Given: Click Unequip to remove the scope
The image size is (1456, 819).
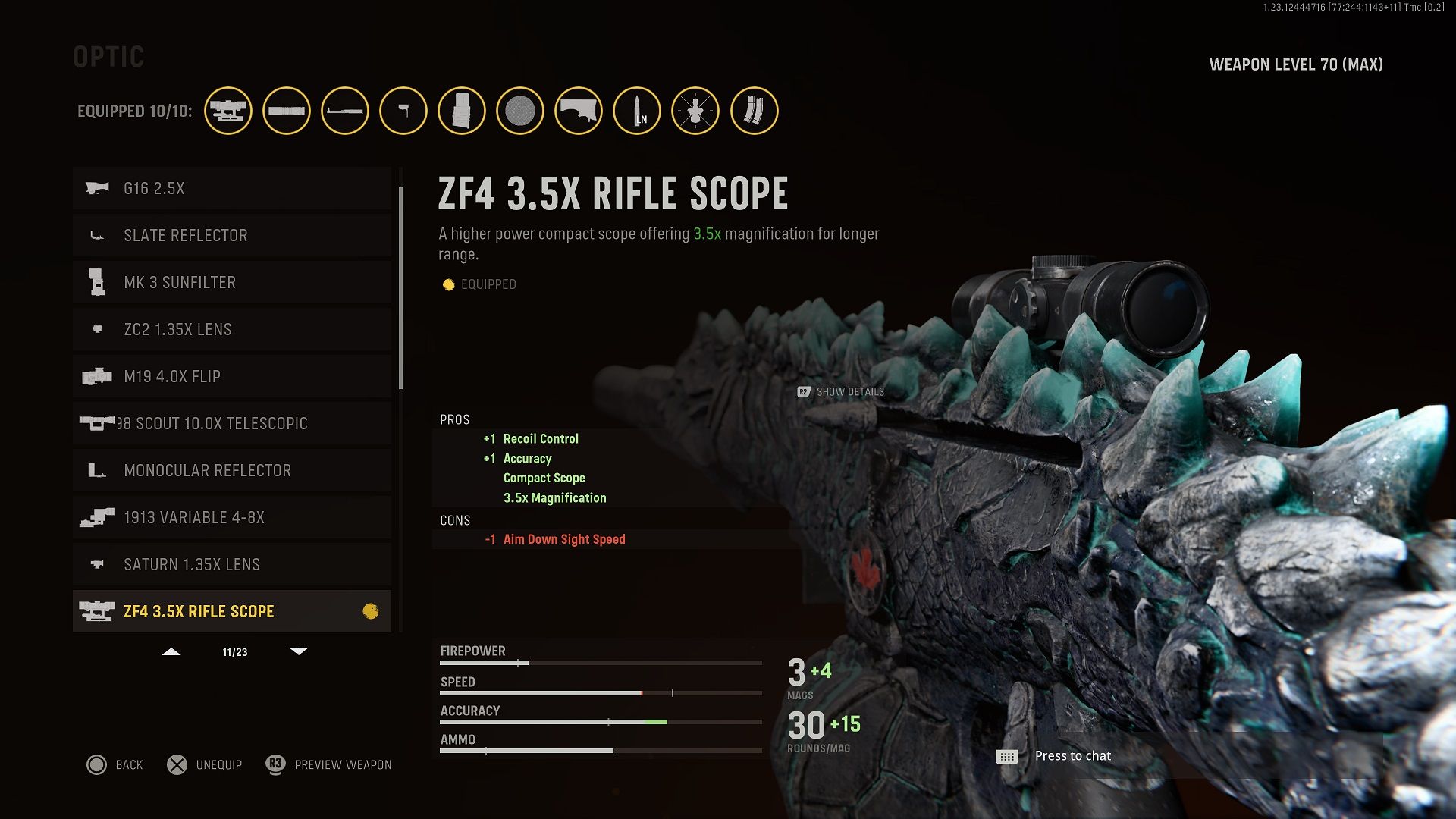Looking at the screenshot, I should coord(203,764).
